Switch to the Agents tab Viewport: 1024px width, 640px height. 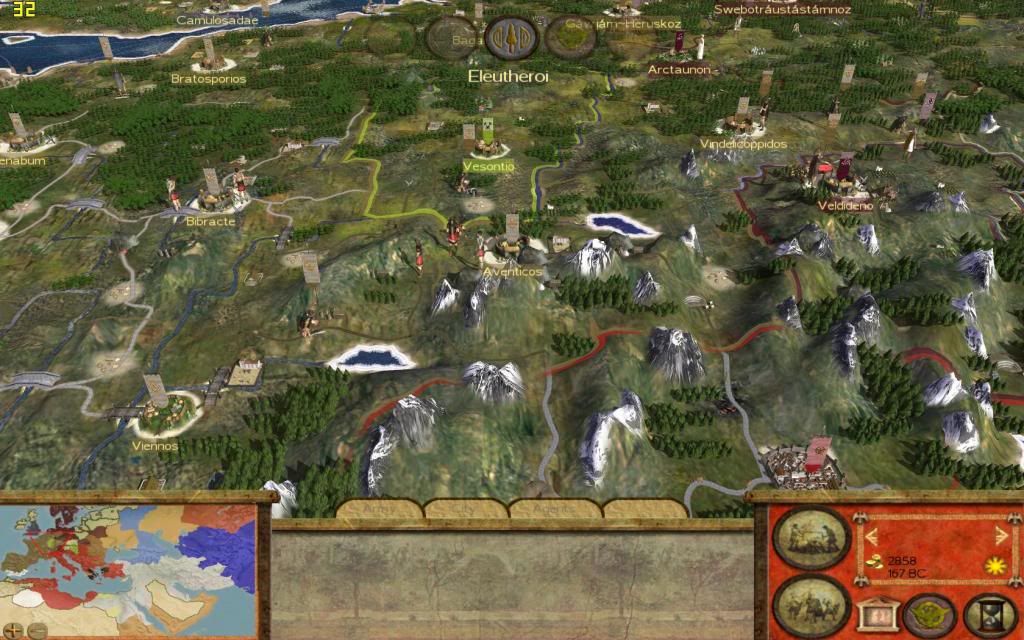[x=551, y=510]
